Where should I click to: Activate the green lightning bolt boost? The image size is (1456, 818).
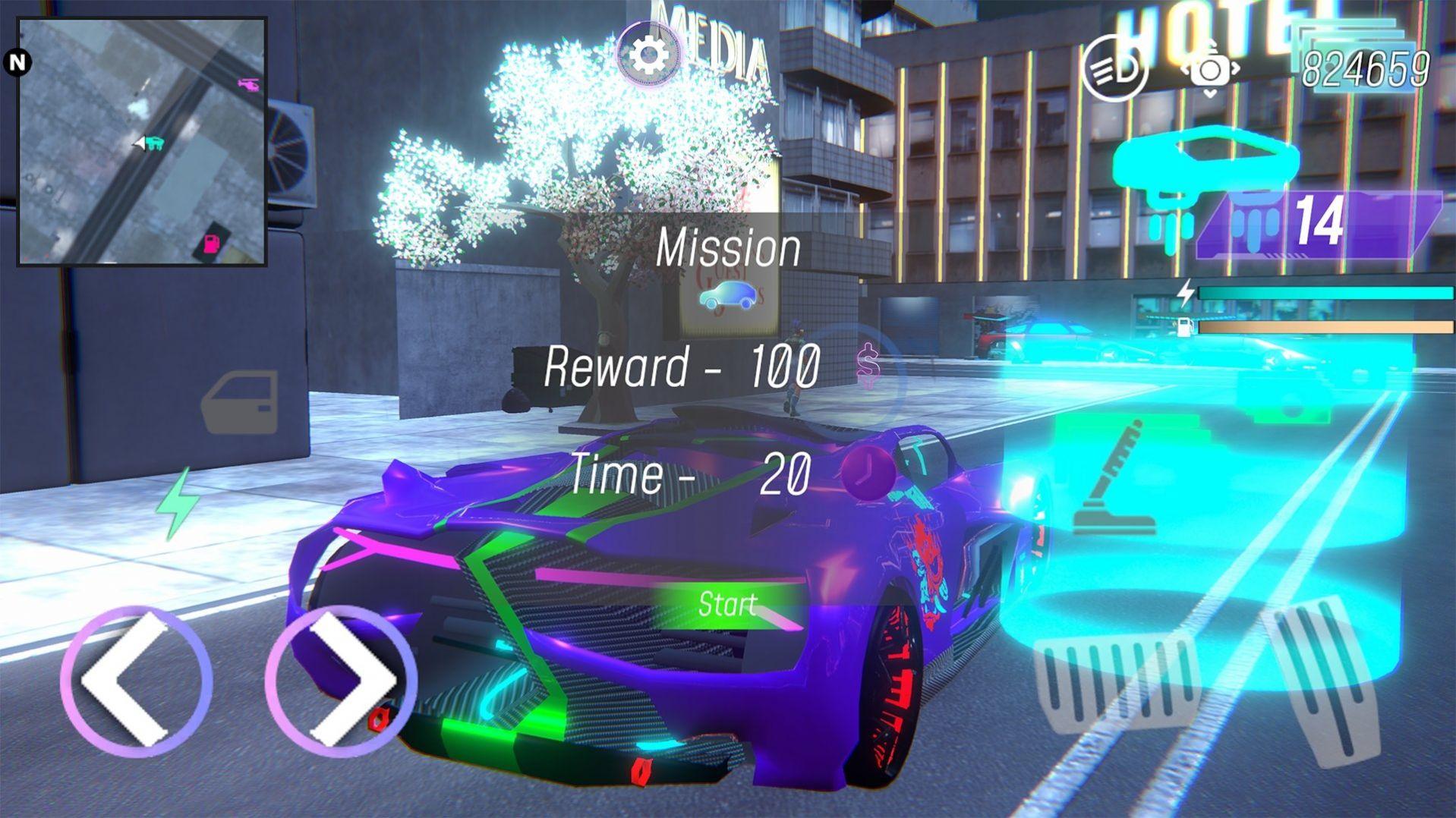pyautogui.click(x=179, y=502)
